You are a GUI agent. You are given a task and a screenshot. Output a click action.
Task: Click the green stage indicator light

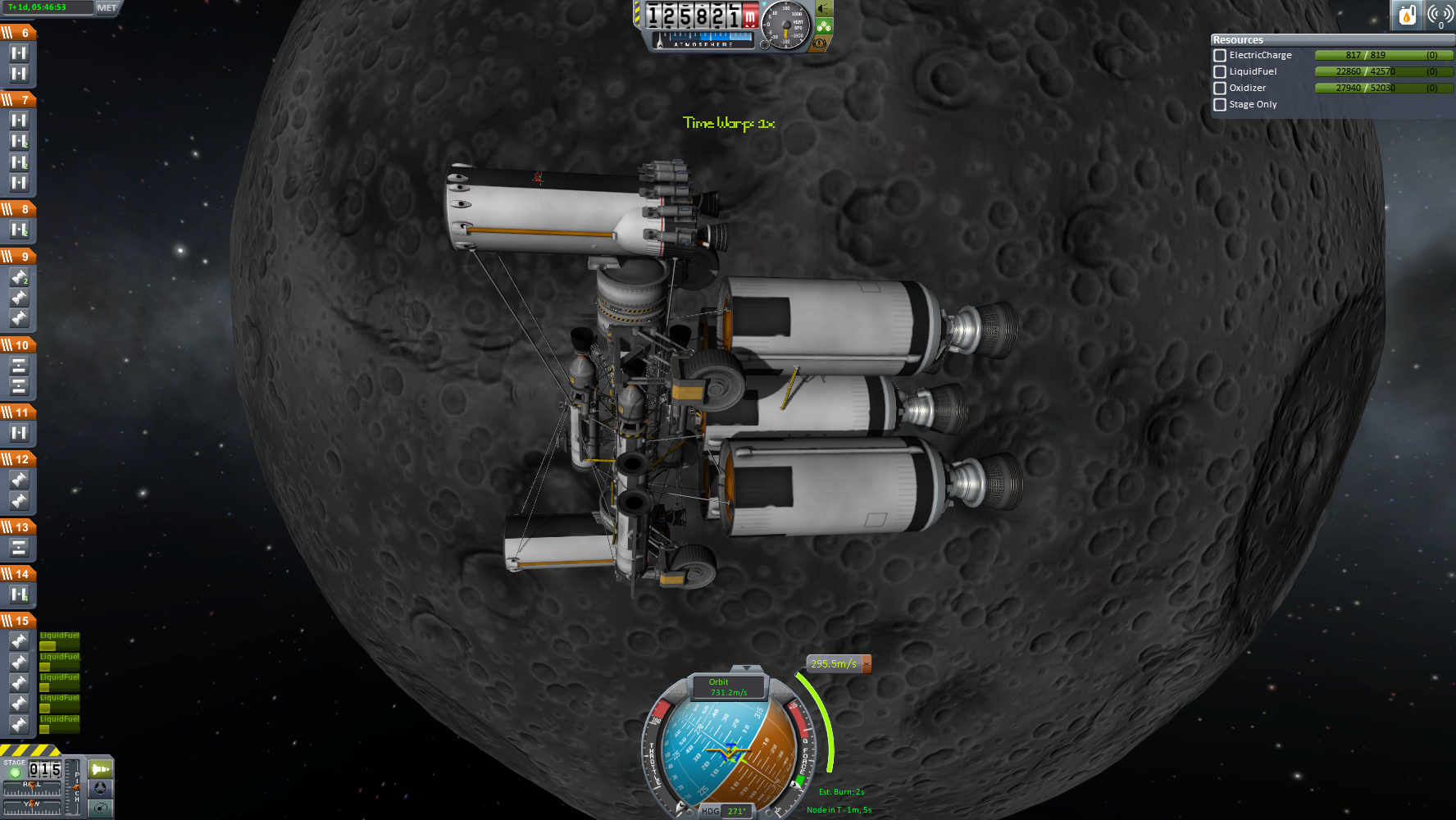(x=14, y=772)
